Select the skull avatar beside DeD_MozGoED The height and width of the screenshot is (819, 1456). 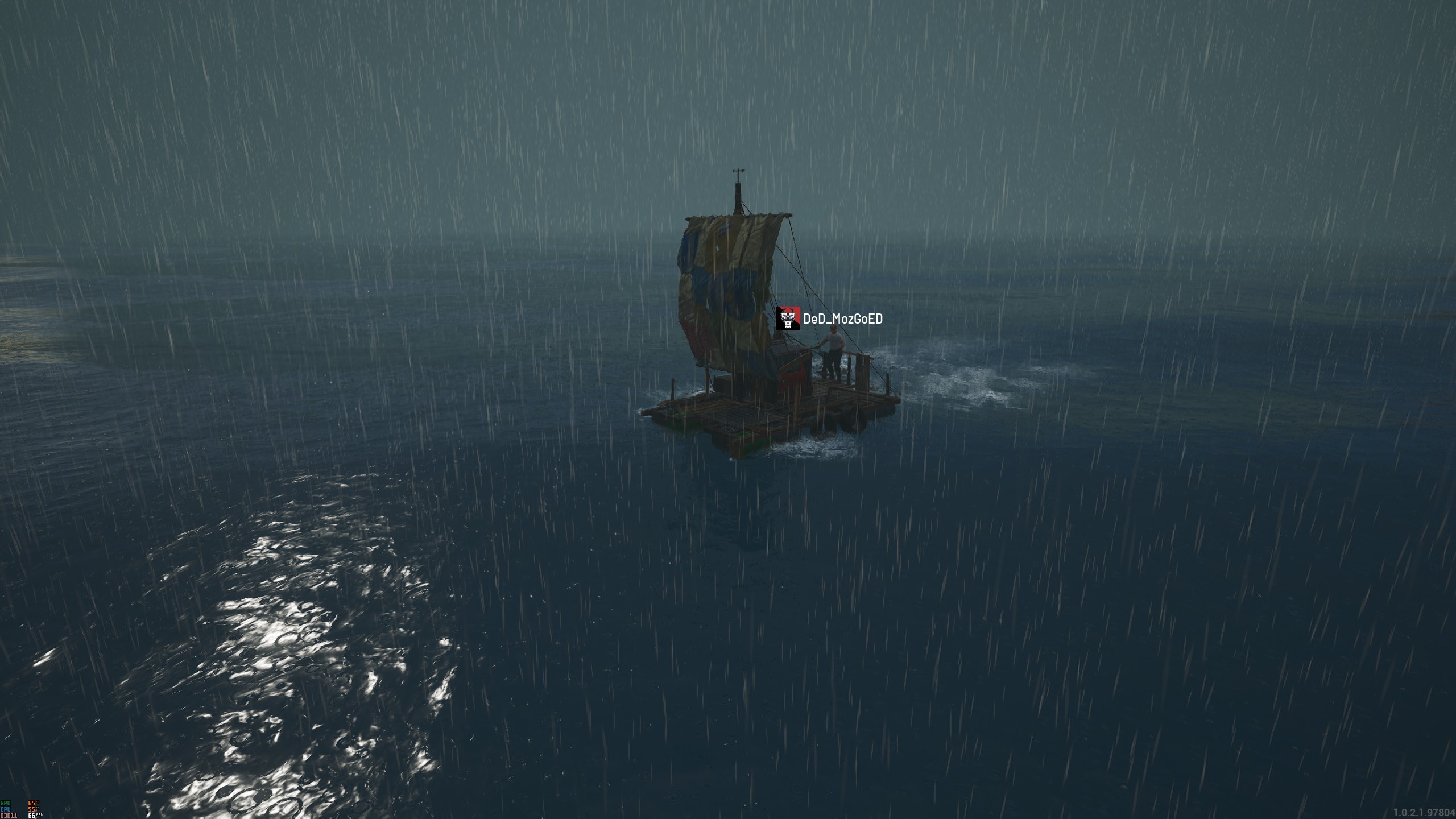(x=788, y=318)
